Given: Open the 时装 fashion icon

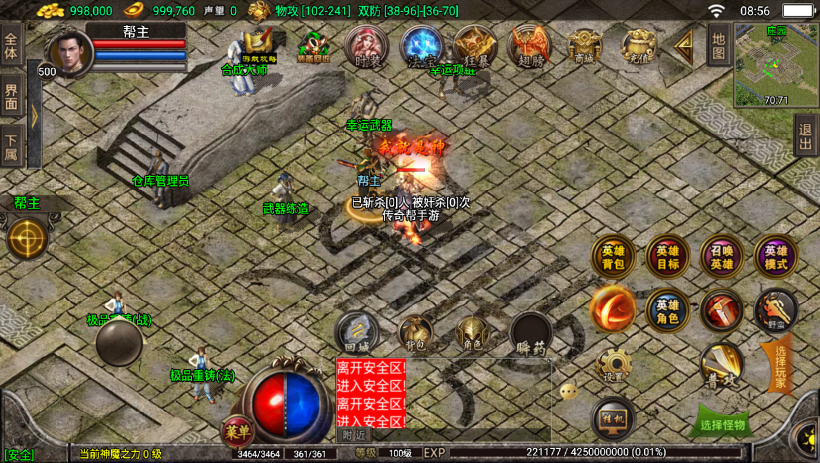Looking at the screenshot, I should pos(366,46).
